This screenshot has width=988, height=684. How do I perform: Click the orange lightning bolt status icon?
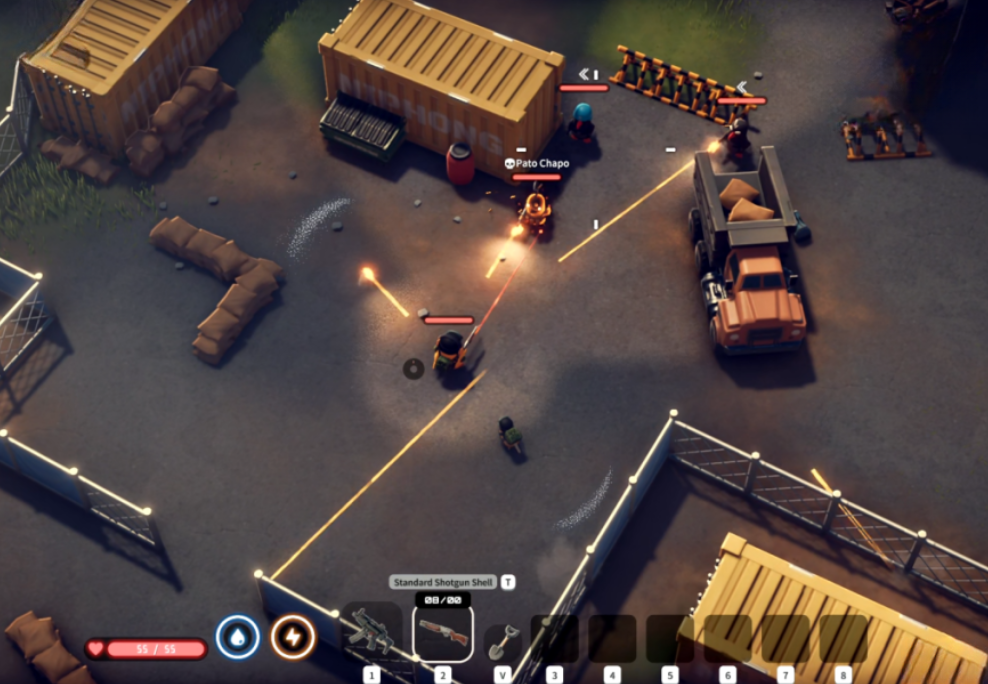[293, 637]
